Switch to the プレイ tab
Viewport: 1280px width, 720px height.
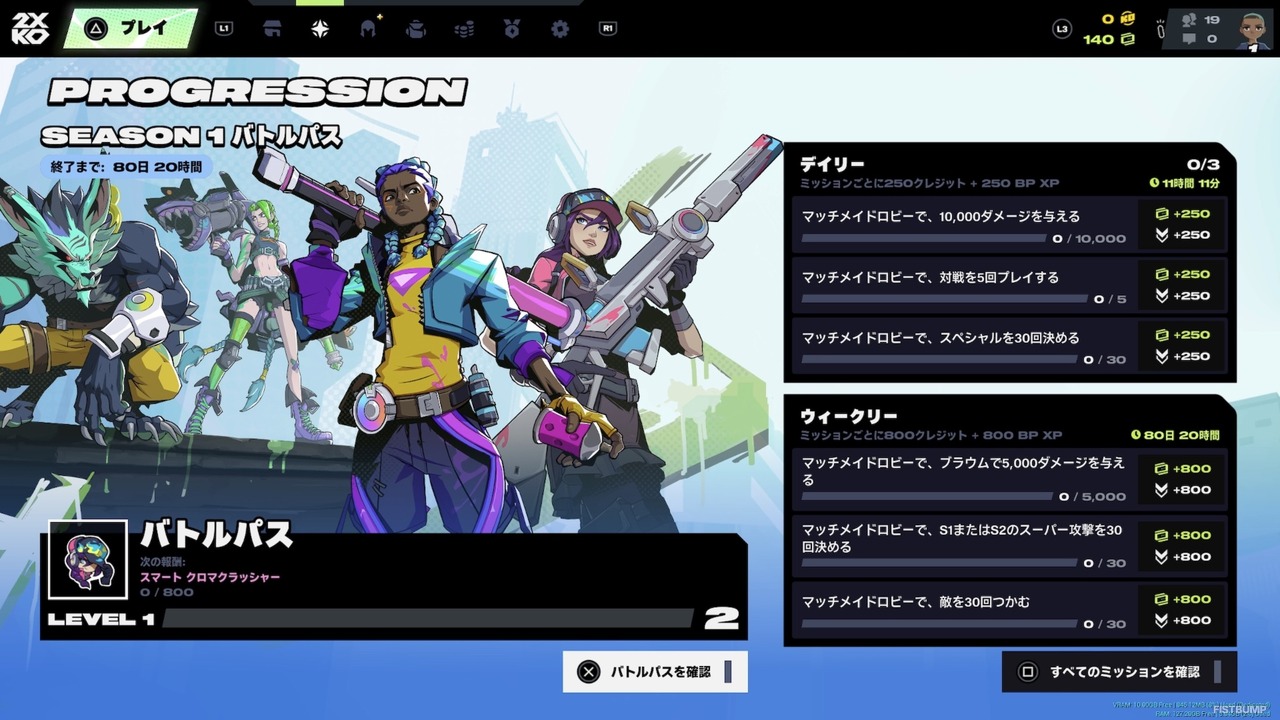(131, 28)
